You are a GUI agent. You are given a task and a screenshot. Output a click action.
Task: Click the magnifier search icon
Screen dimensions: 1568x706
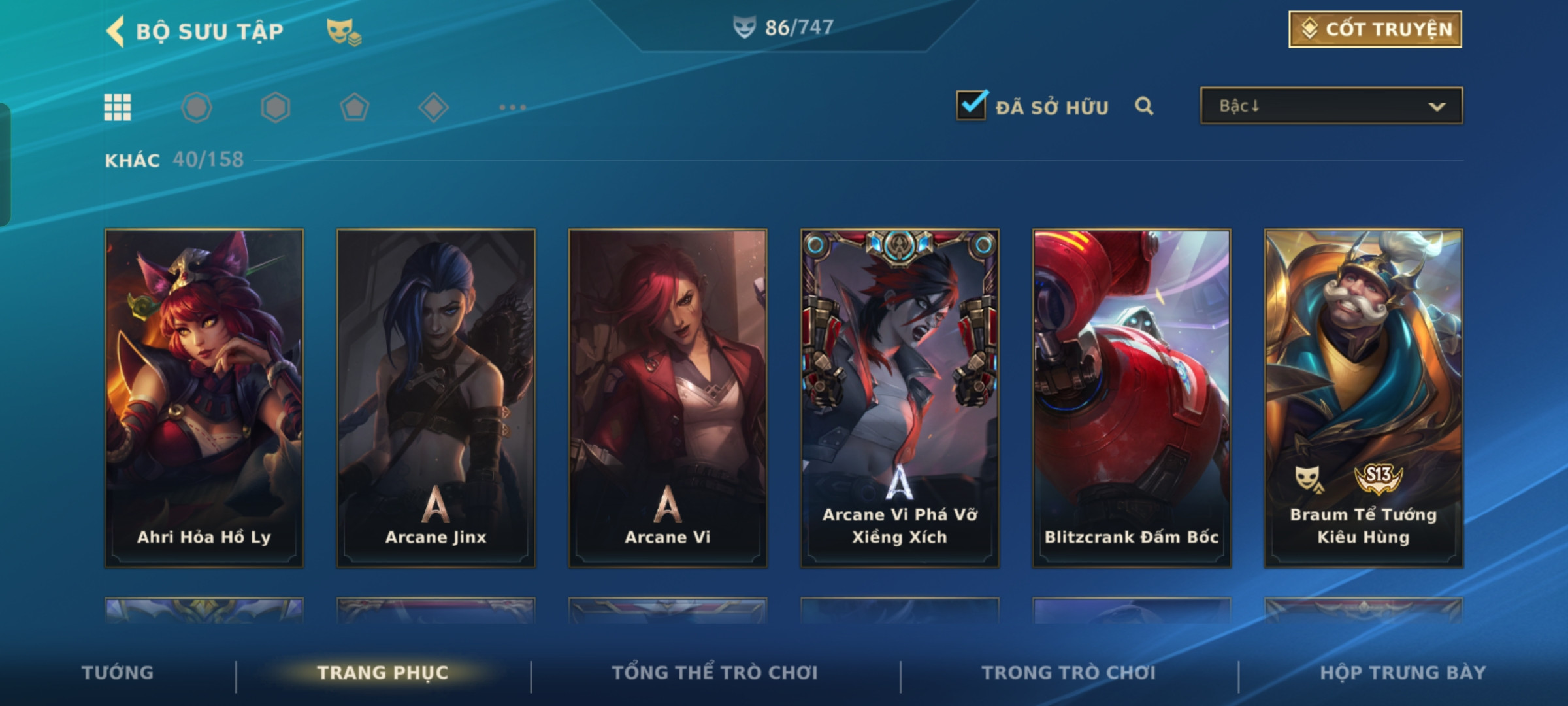click(x=1144, y=106)
